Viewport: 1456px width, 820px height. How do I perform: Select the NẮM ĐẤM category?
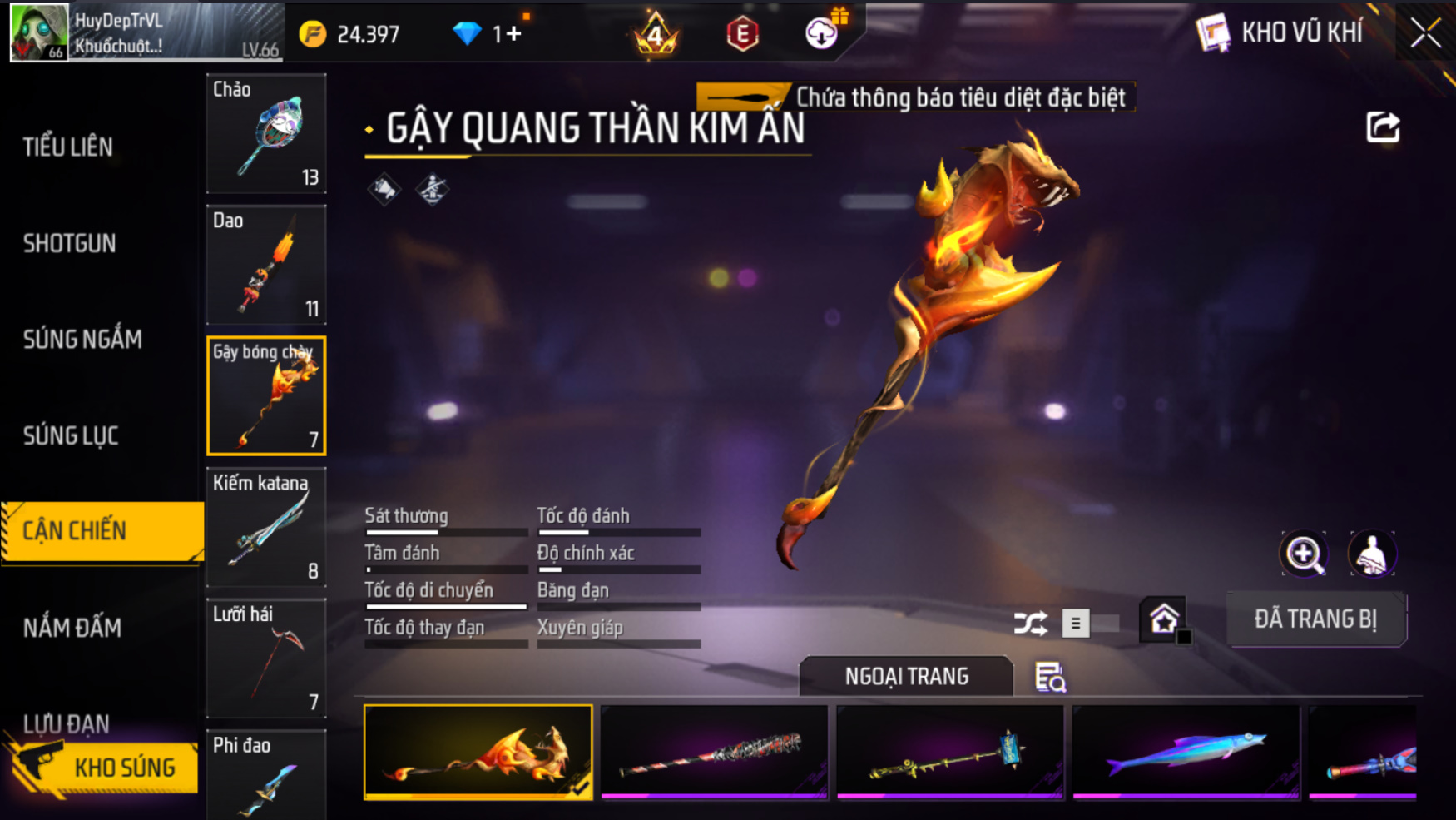[x=72, y=628]
